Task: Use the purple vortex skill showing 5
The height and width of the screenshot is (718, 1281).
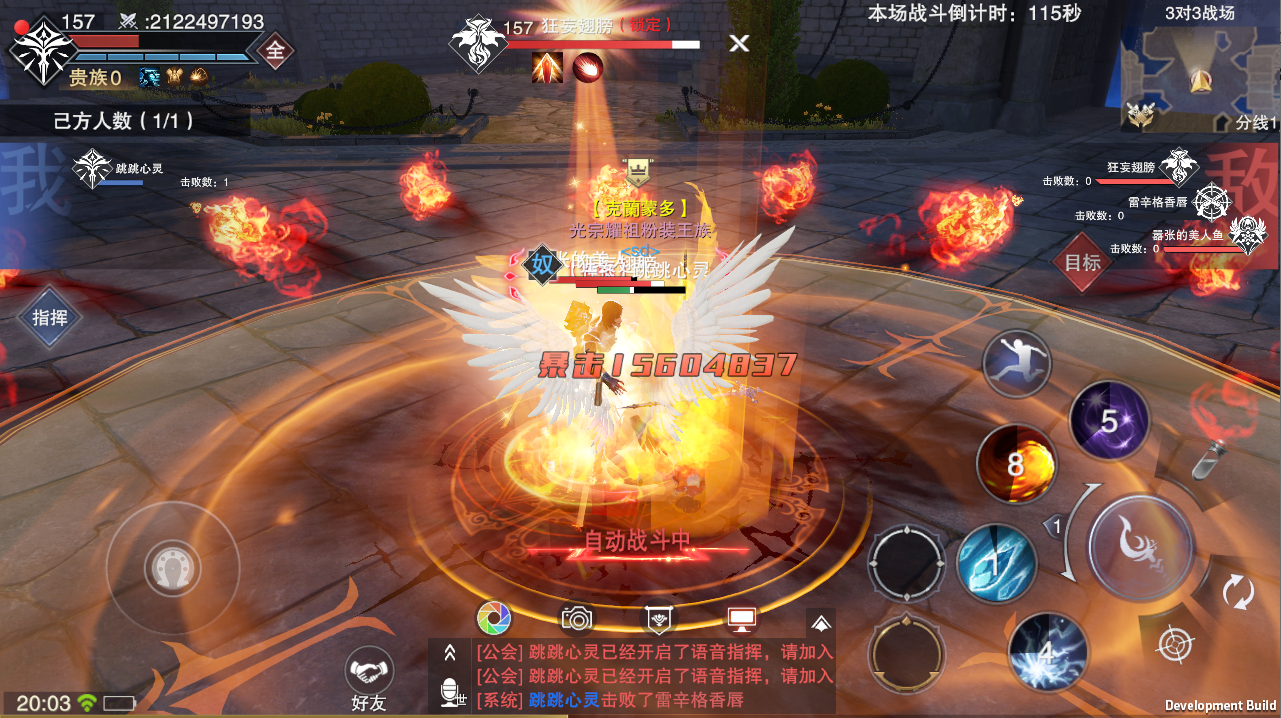Action: tap(1109, 421)
